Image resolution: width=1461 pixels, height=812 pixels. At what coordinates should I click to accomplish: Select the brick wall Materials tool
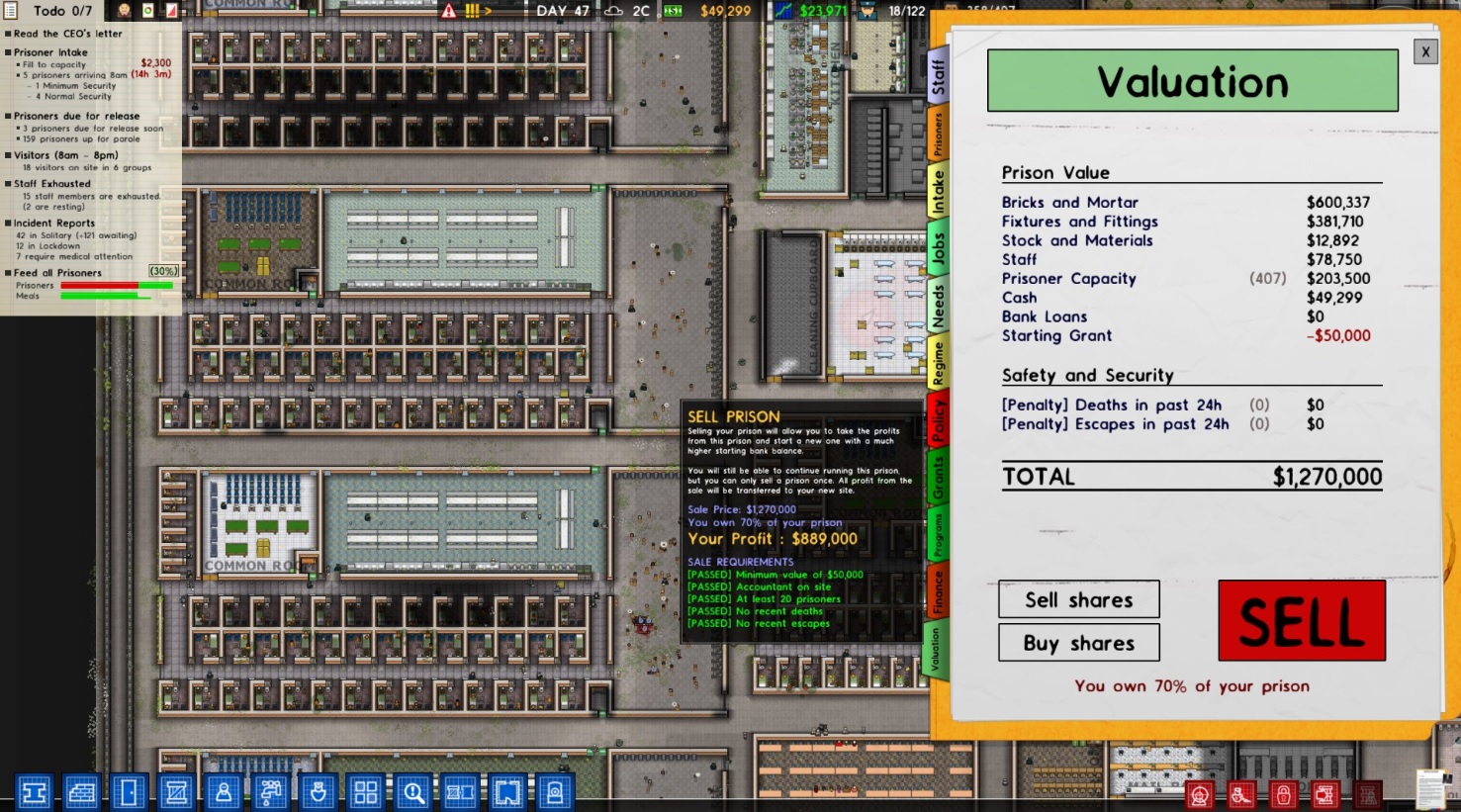[81, 792]
